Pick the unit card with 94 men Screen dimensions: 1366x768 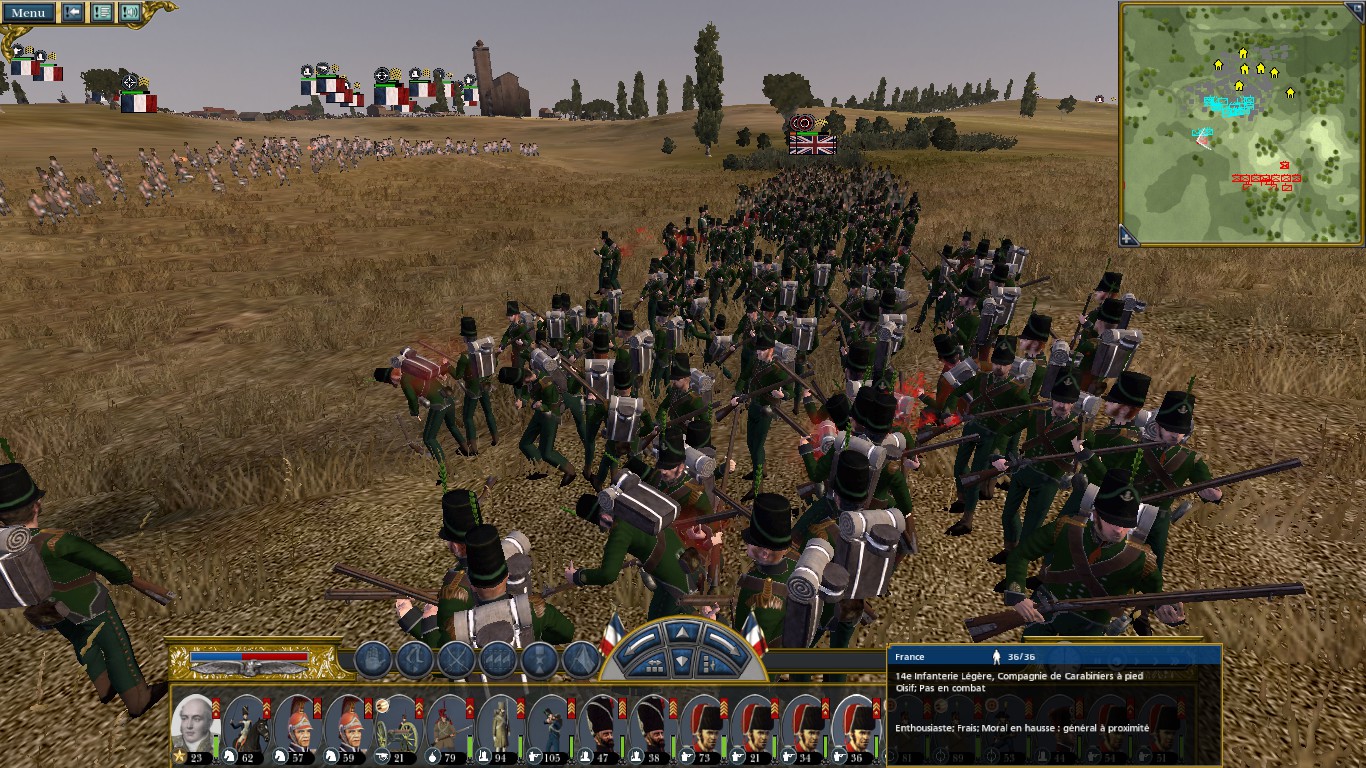500,726
